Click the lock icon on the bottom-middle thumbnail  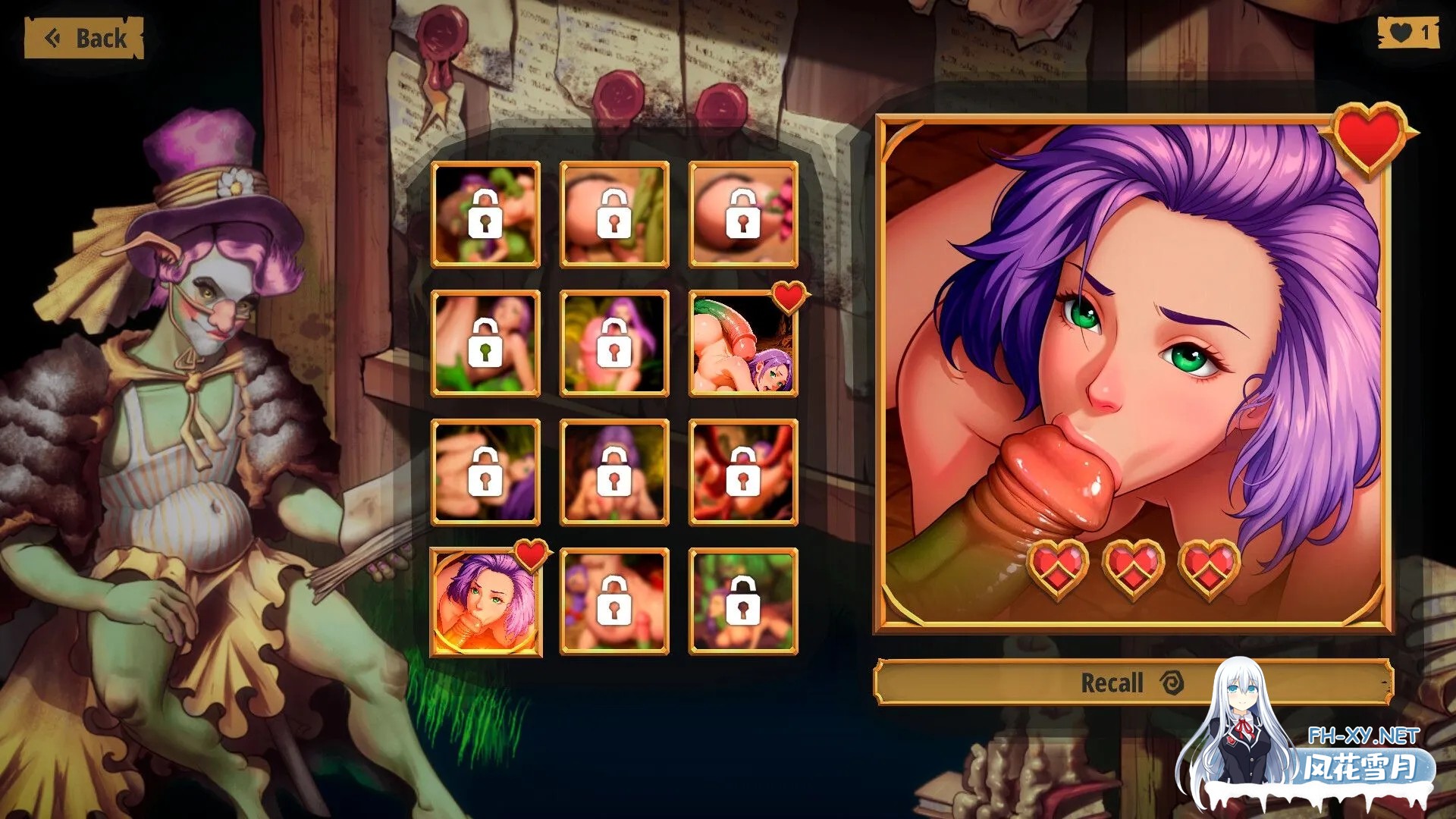pyautogui.click(x=613, y=603)
